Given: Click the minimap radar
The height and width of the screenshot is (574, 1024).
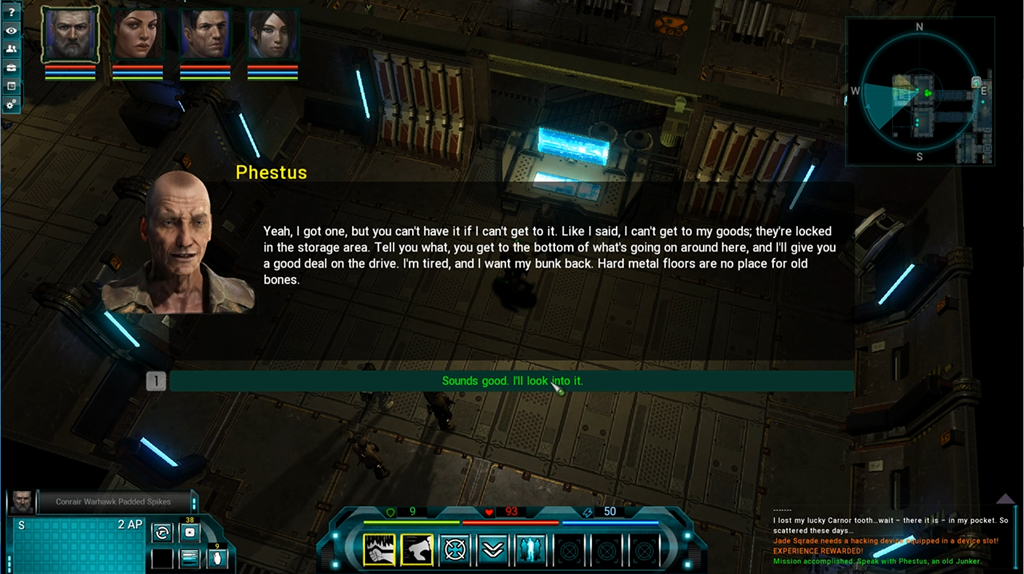Looking at the screenshot, I should pyautogui.click(x=919, y=92).
